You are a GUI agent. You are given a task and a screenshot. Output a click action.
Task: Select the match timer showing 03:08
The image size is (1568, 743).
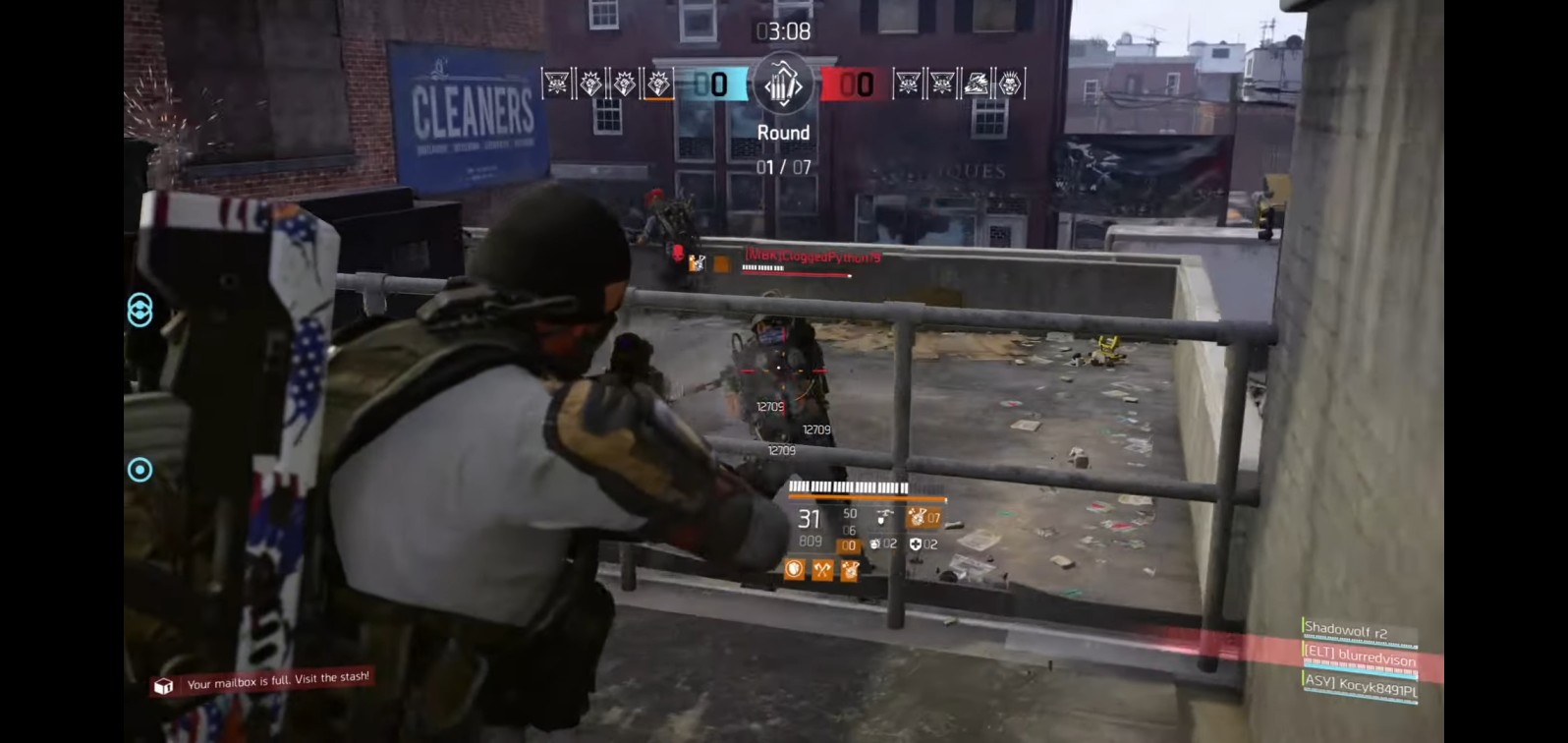coord(782,30)
